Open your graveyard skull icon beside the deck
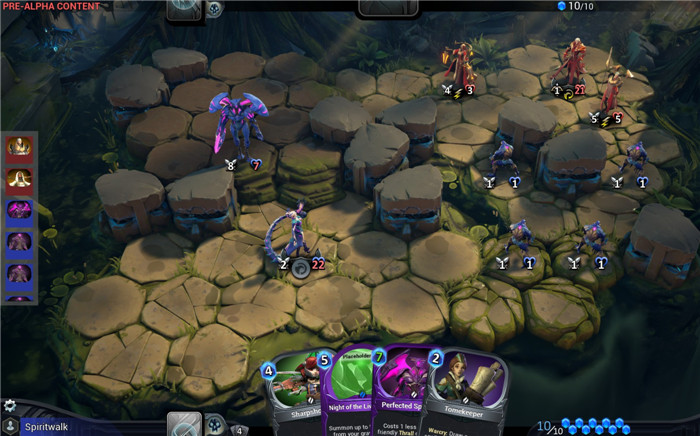 [x=214, y=424]
